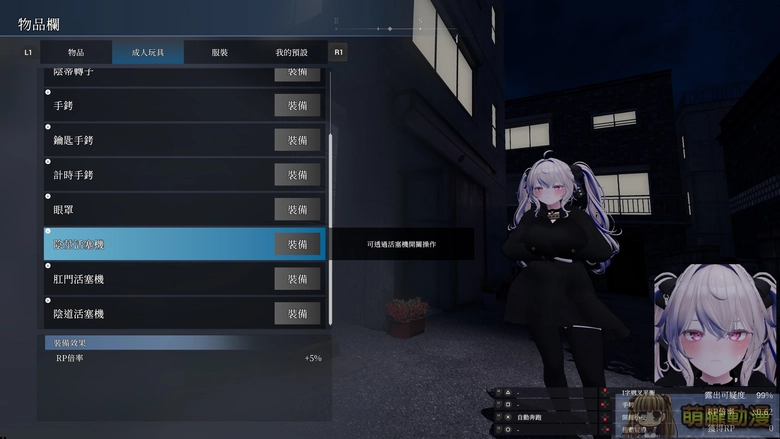Click 裝備 next to 計時手銬

point(297,175)
